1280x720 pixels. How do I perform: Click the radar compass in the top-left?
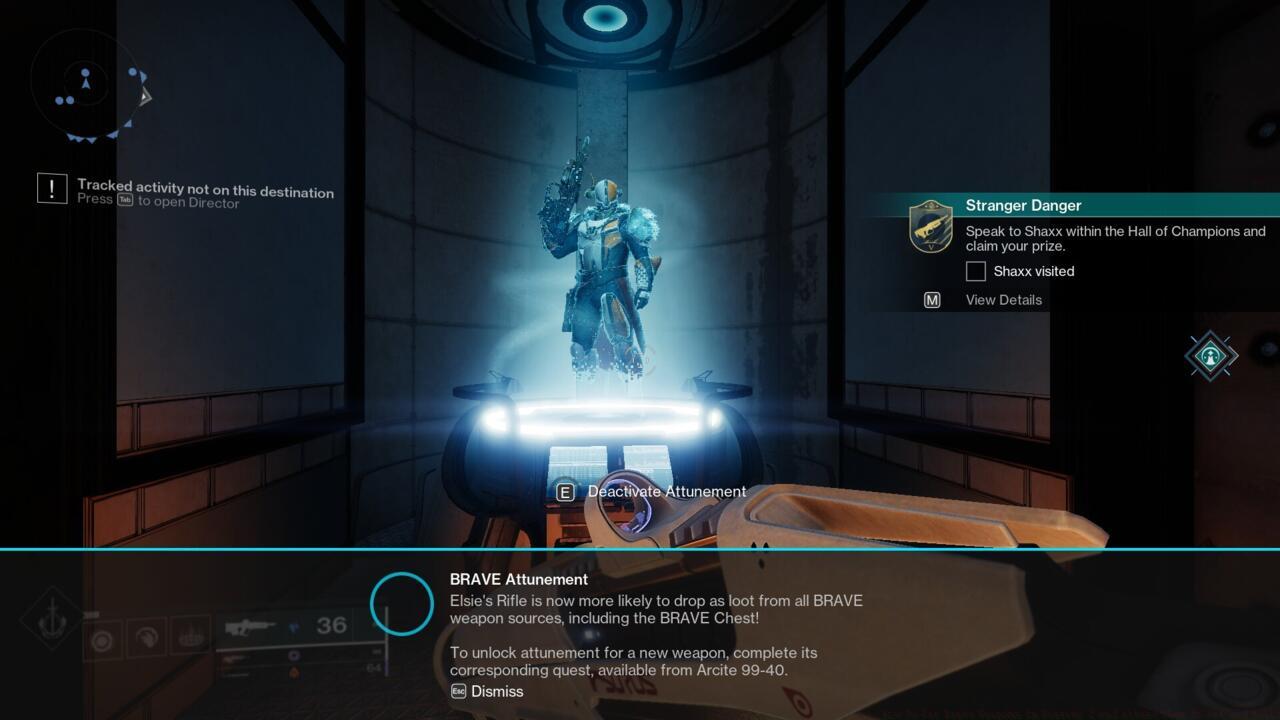(88, 85)
